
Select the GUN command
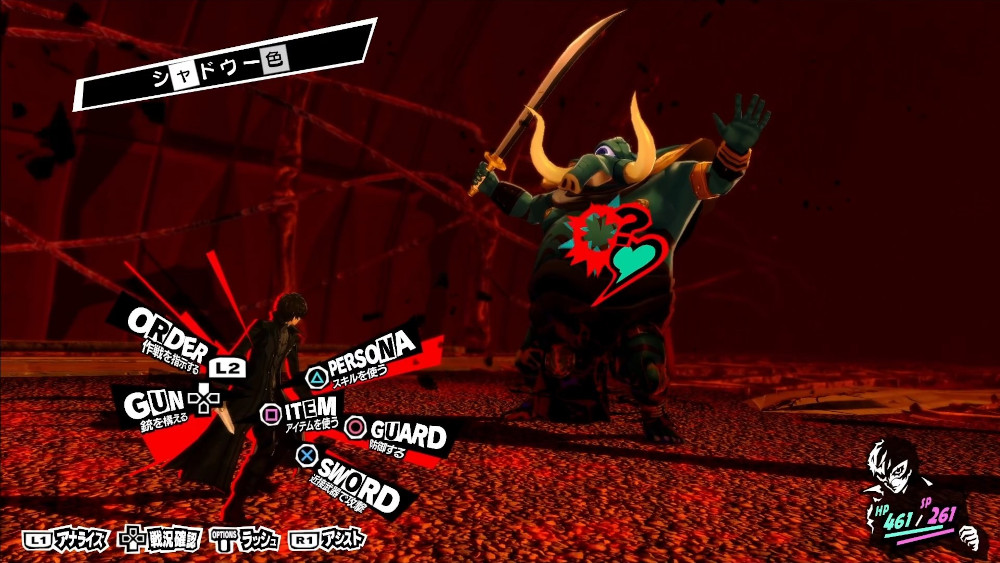tap(153, 404)
